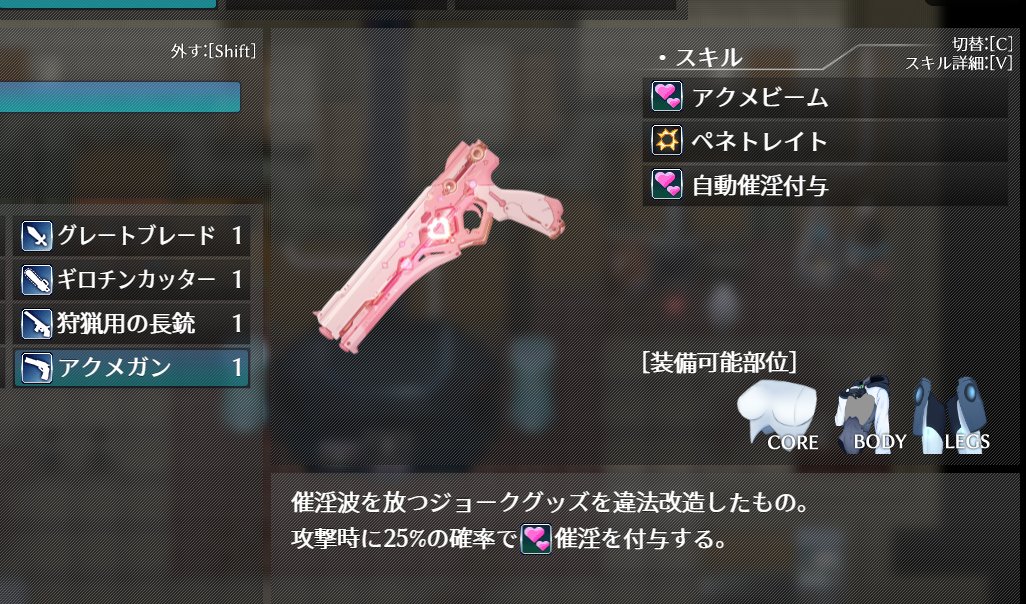Choose the 自動催淫付与 skill row
Image resolution: width=1026 pixels, height=604 pixels.
point(824,185)
